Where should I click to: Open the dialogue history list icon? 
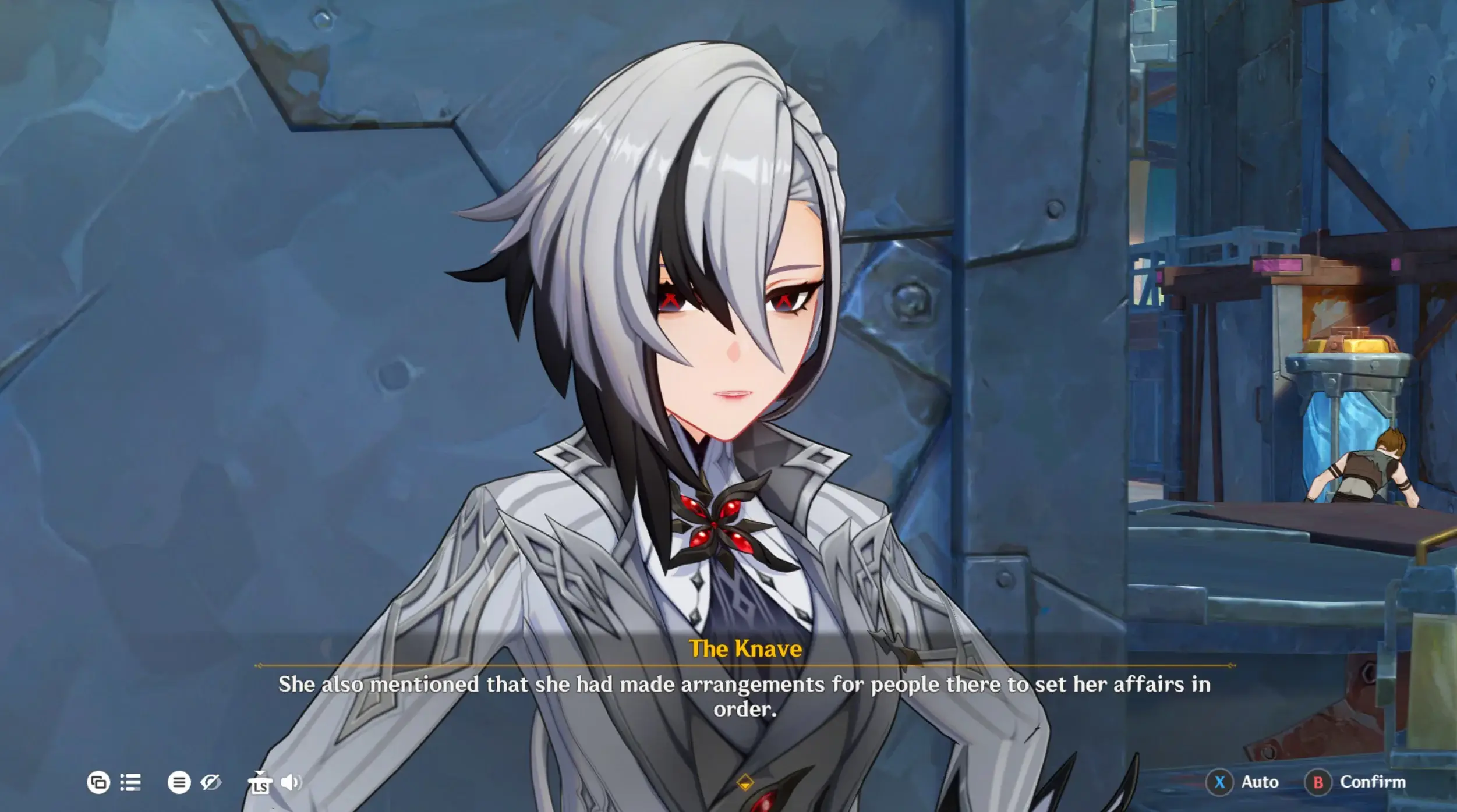coord(130,783)
